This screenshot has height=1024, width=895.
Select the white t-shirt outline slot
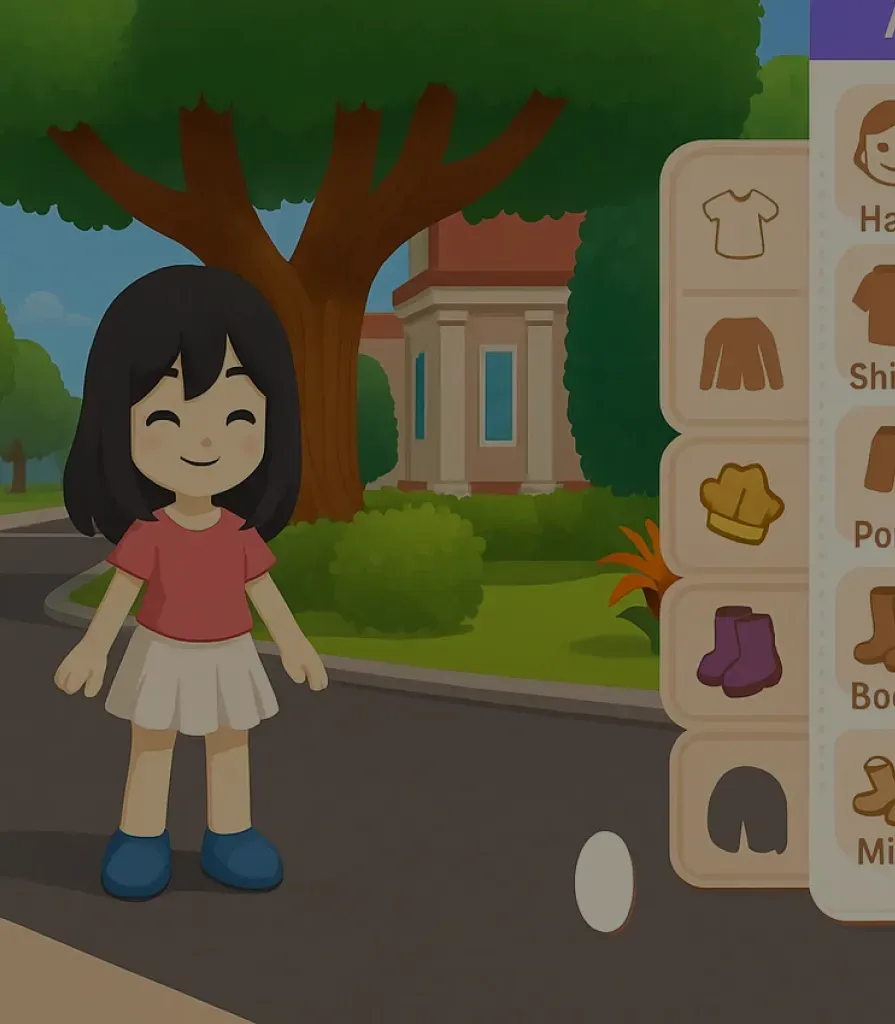tap(740, 222)
